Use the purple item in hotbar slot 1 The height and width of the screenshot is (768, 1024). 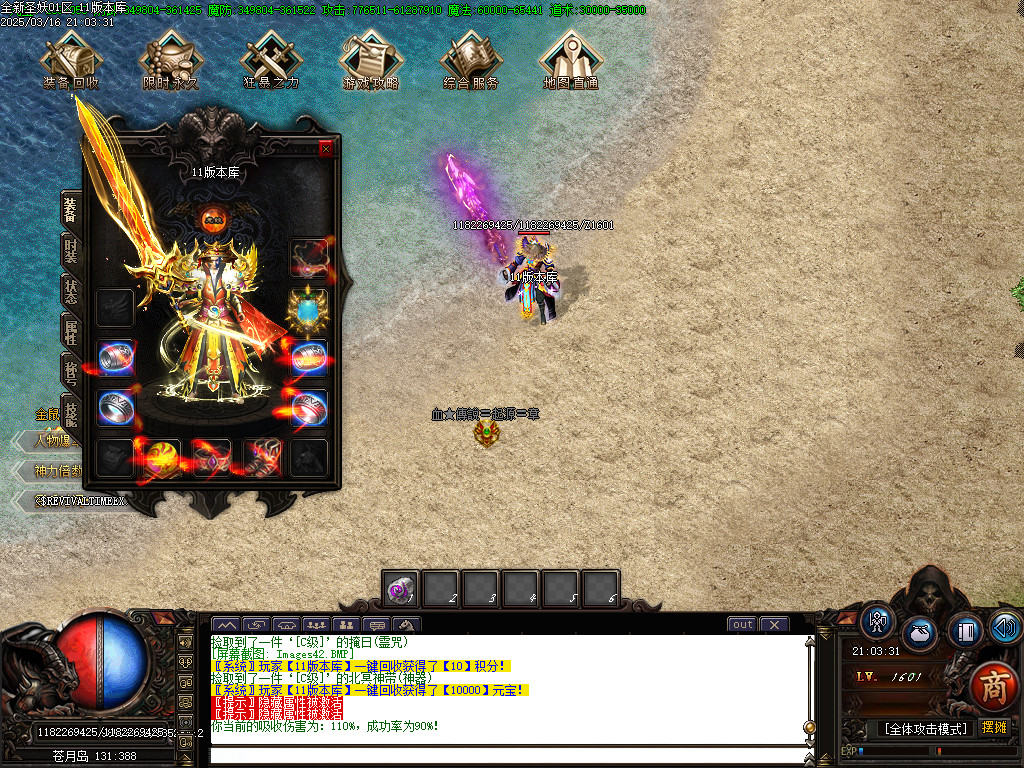coord(401,589)
